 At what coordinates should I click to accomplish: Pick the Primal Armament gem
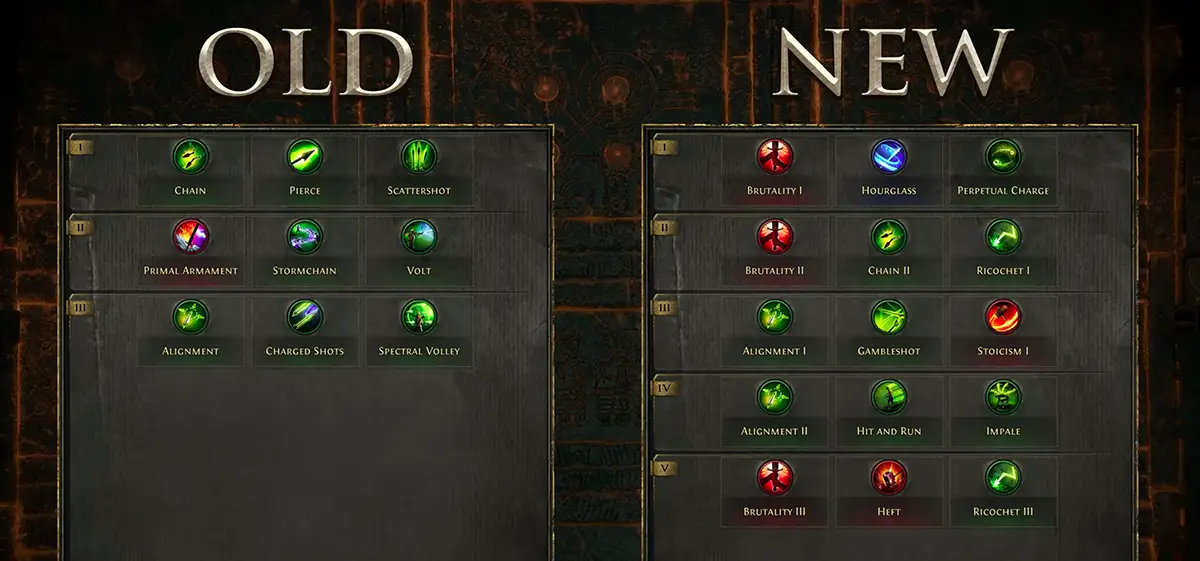click(190, 237)
